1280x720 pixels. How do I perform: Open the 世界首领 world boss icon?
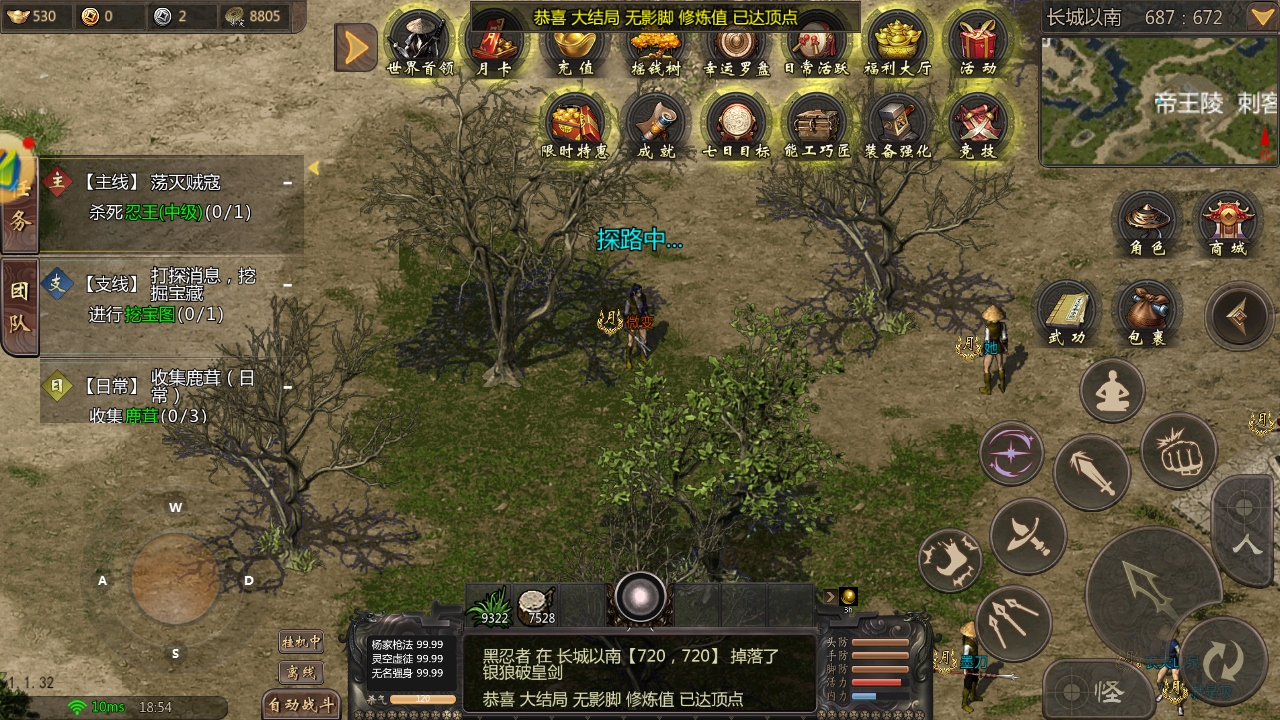(x=420, y=42)
